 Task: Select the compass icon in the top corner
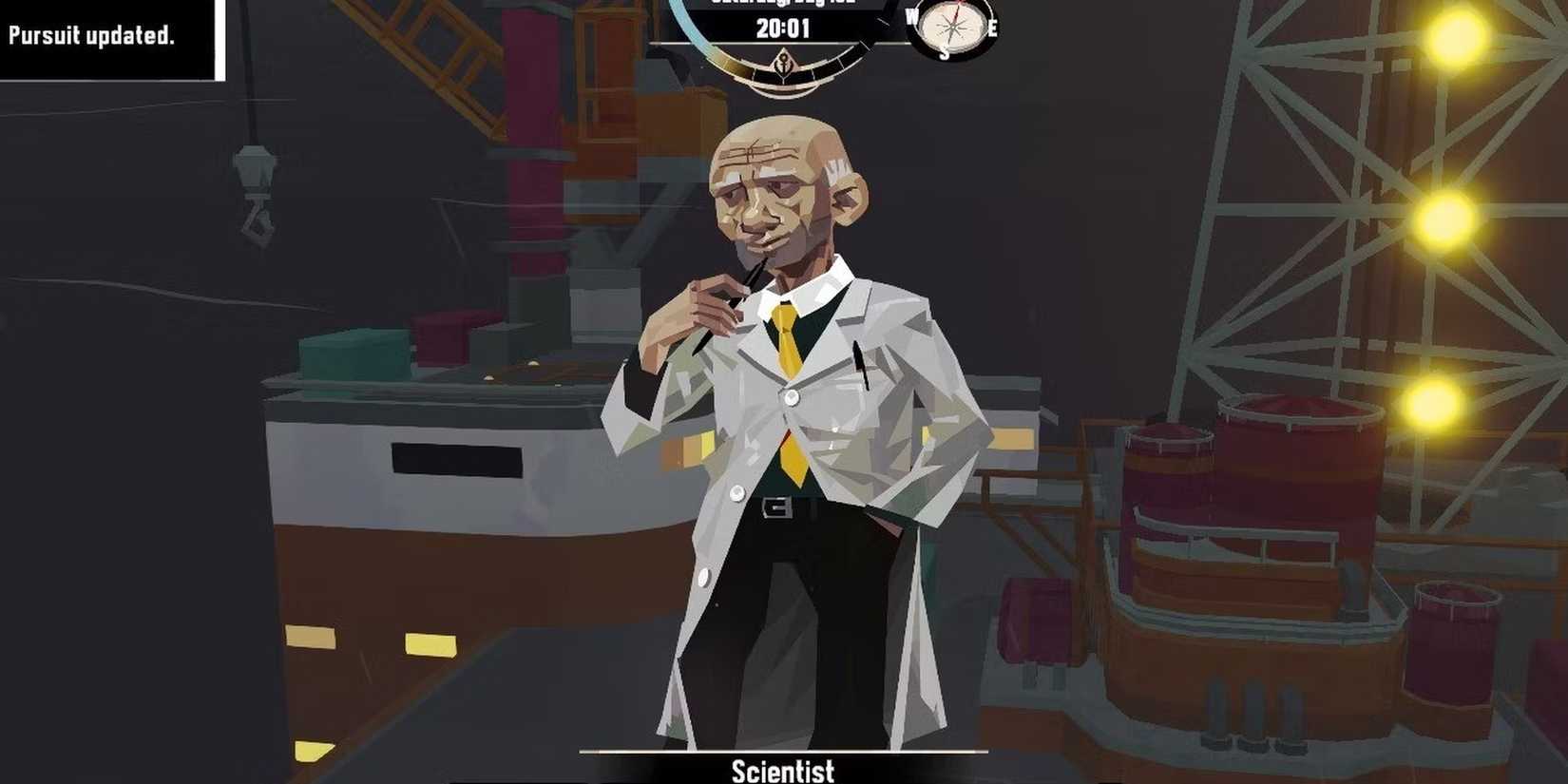click(953, 29)
